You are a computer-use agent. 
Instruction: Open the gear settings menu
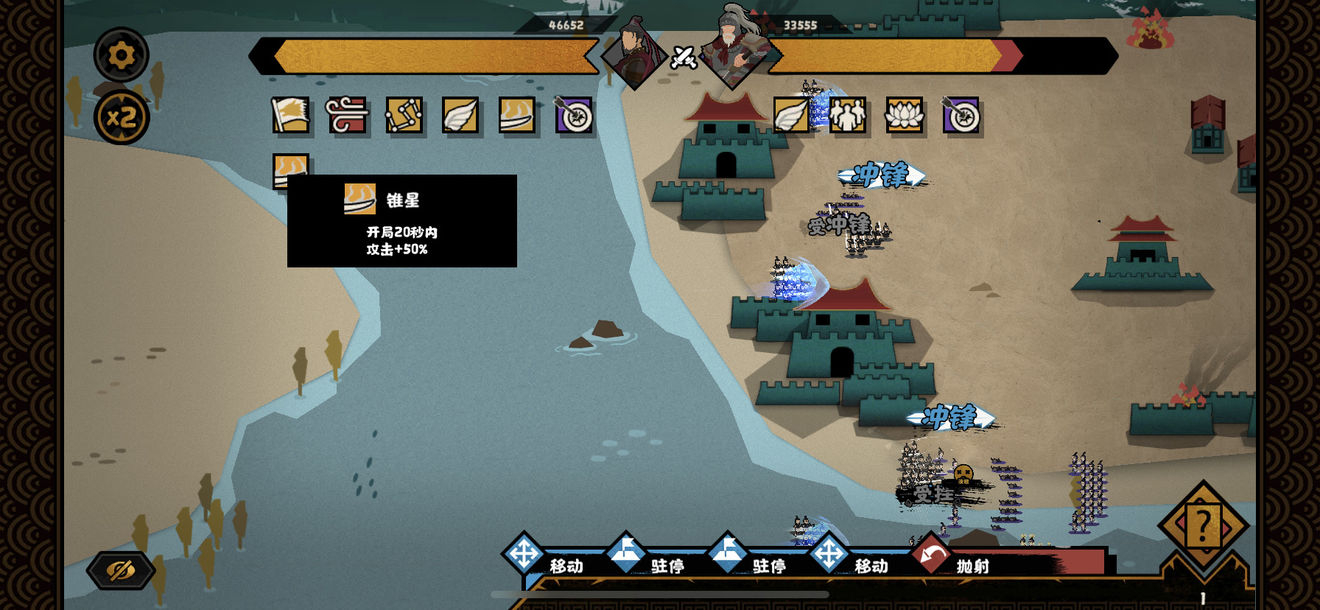pos(121,55)
